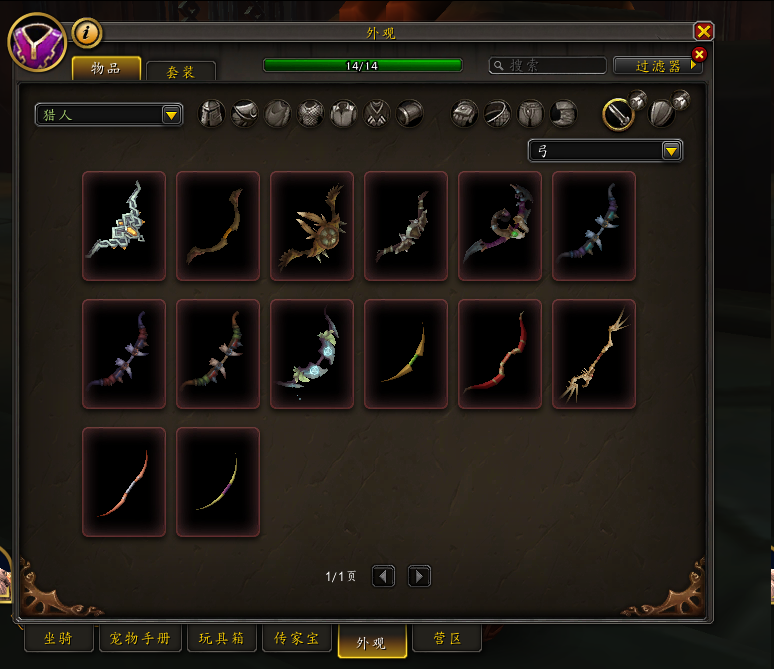Go to the previous page arrow
The image size is (774, 669).
pyautogui.click(x=384, y=576)
